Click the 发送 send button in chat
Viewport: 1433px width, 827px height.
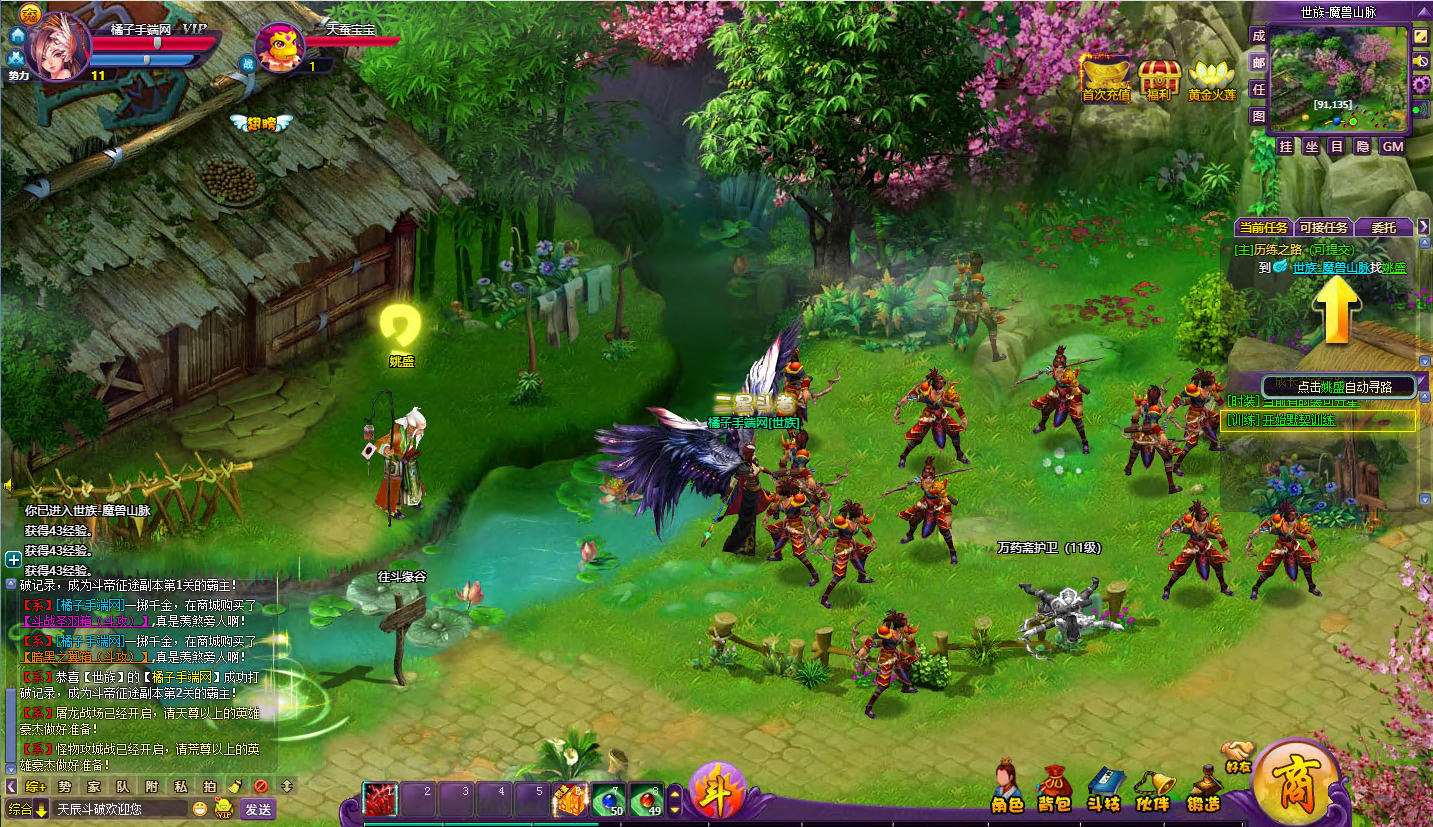[258, 809]
